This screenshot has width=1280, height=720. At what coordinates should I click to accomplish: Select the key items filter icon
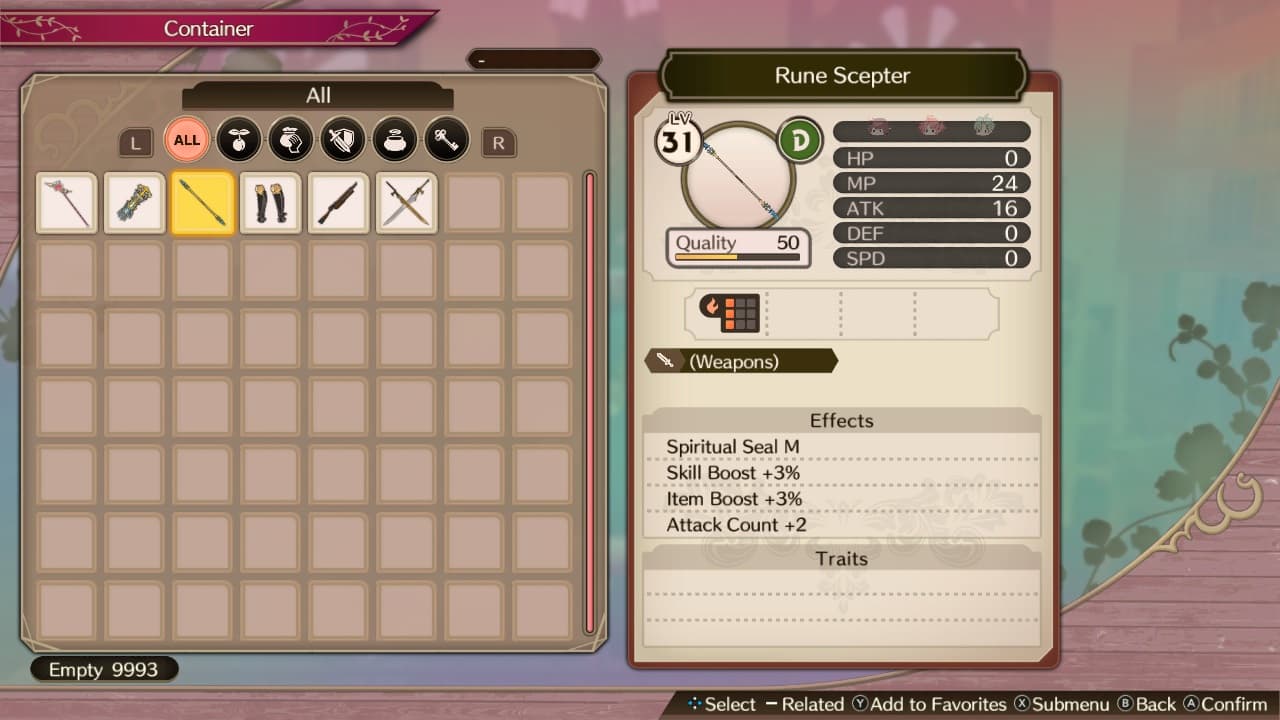pyautogui.click(x=446, y=140)
